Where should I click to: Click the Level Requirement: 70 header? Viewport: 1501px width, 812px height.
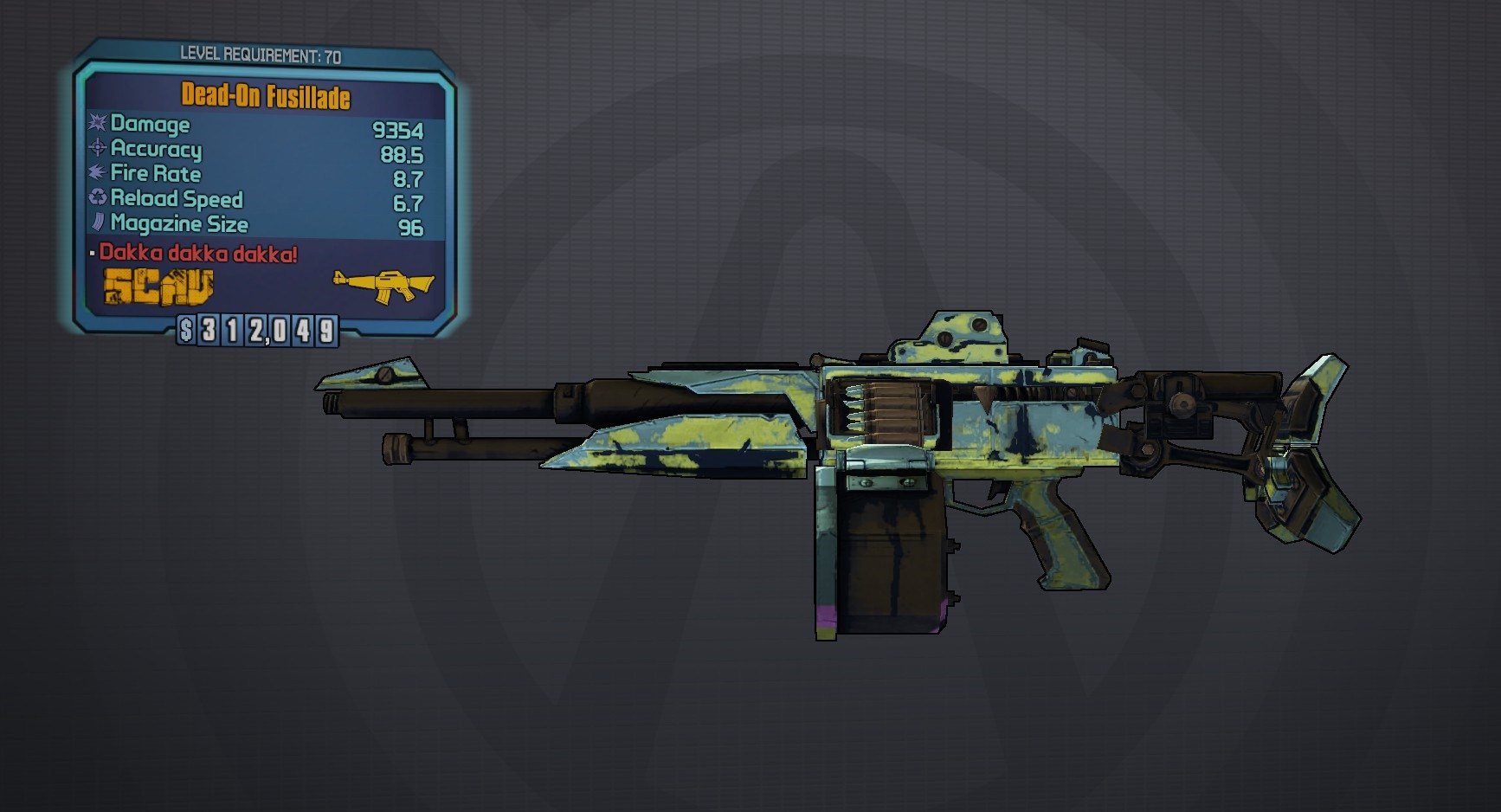tap(262, 52)
